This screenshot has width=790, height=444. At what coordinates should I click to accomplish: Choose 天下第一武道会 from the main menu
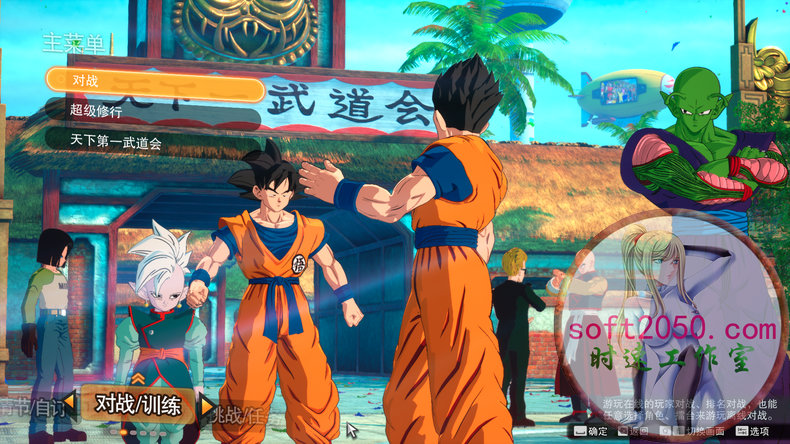tap(150, 142)
